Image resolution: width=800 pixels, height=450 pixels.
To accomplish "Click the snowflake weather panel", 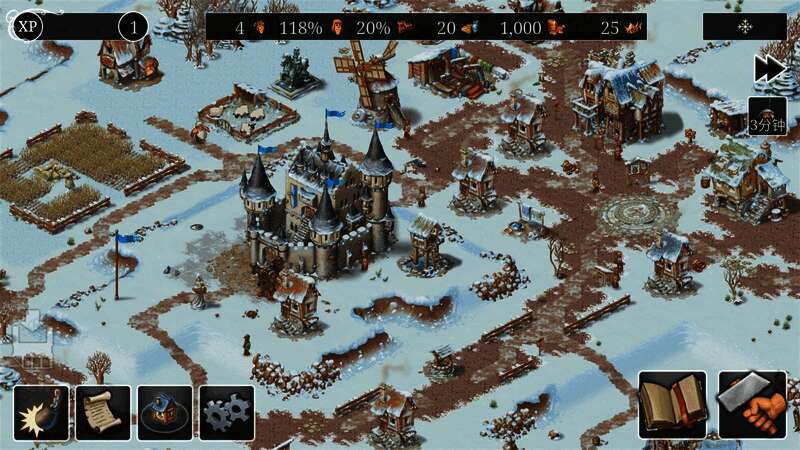I will coord(744,27).
